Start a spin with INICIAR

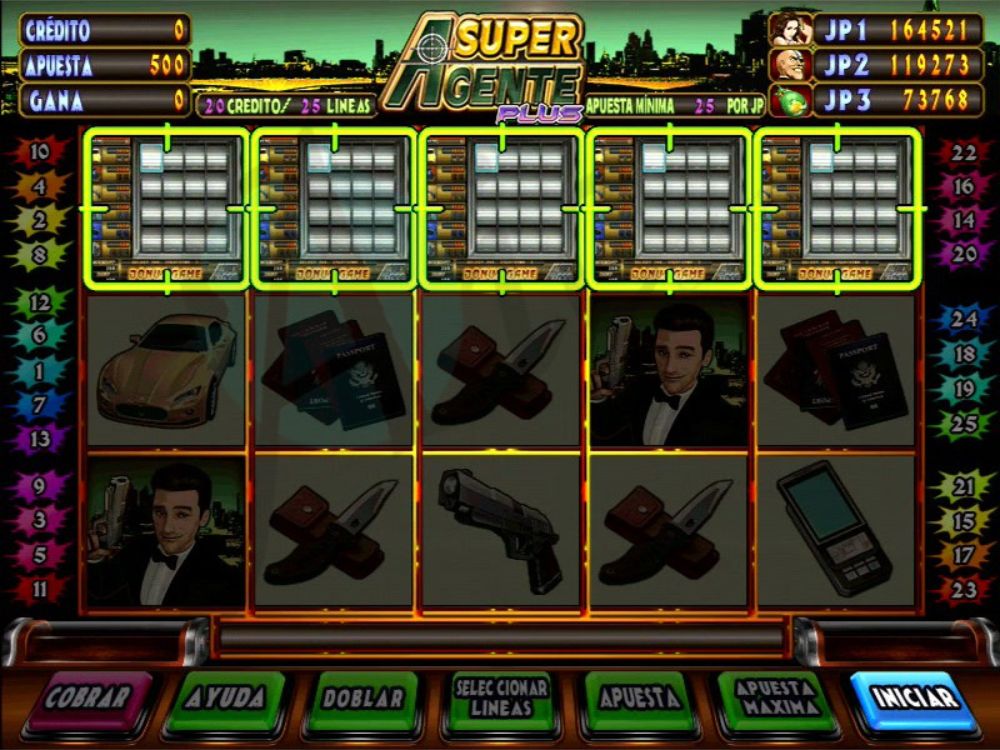click(x=914, y=699)
